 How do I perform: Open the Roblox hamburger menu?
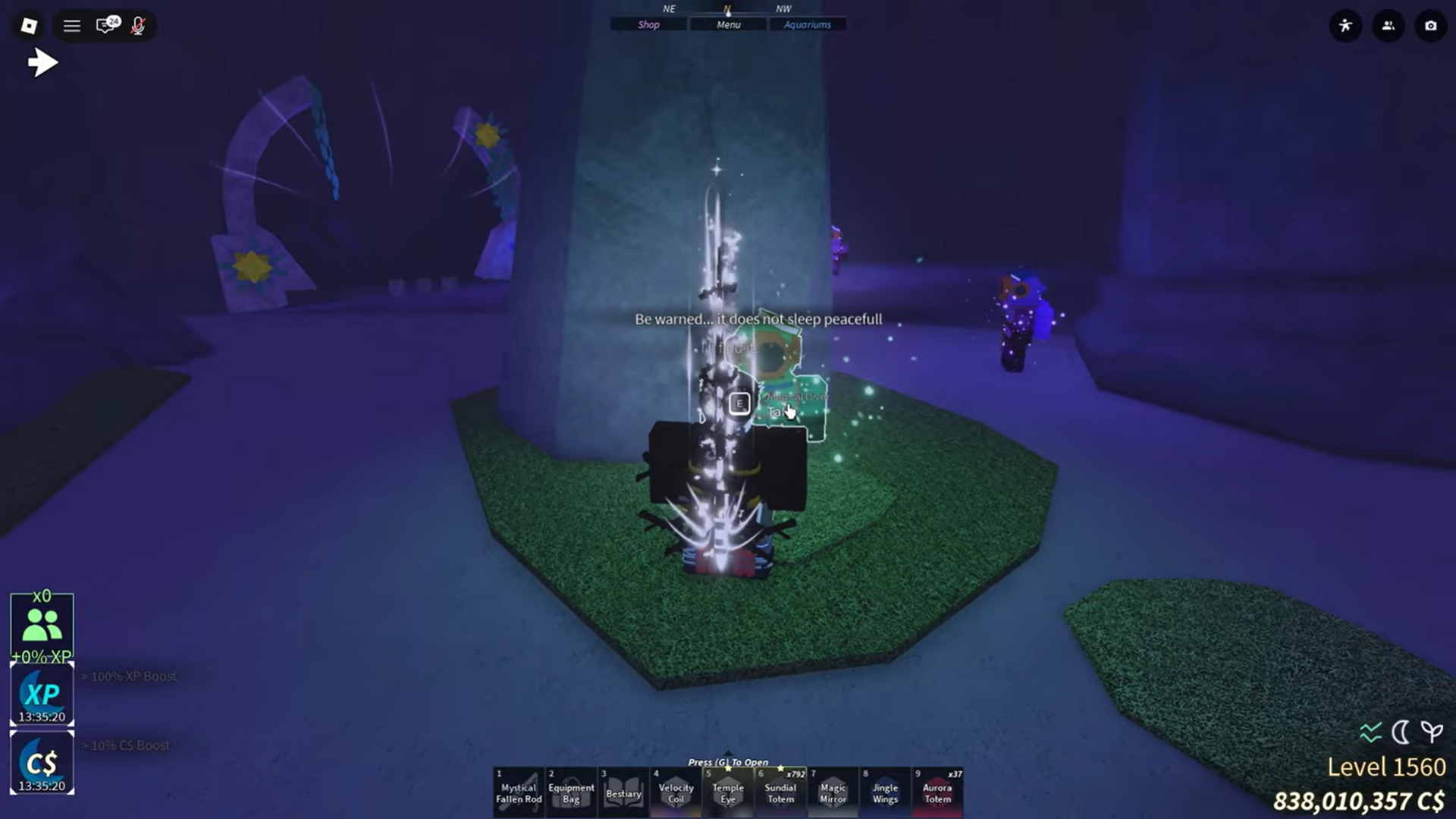(x=71, y=25)
